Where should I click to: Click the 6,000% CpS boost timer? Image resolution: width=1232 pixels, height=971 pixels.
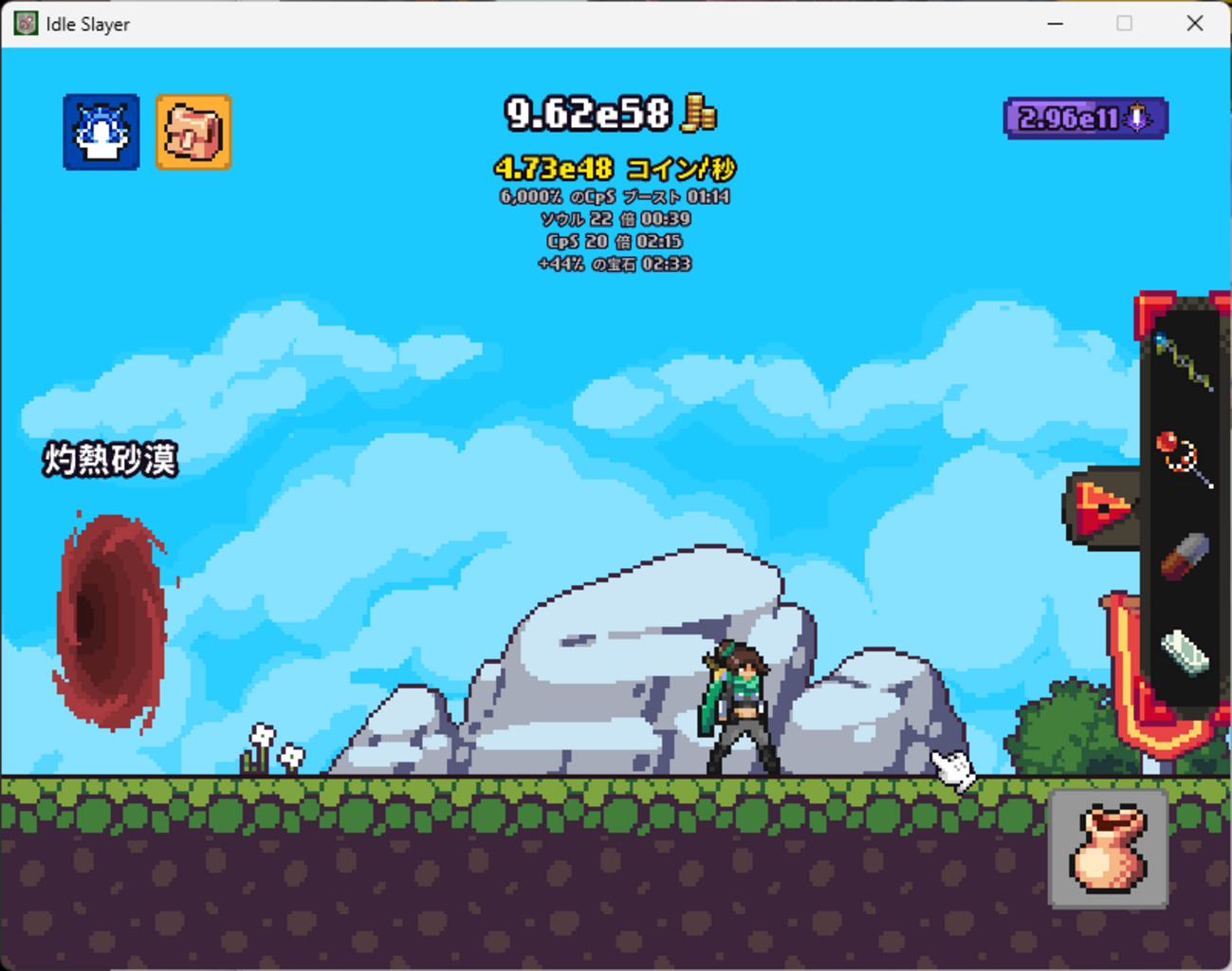pyautogui.click(x=616, y=196)
